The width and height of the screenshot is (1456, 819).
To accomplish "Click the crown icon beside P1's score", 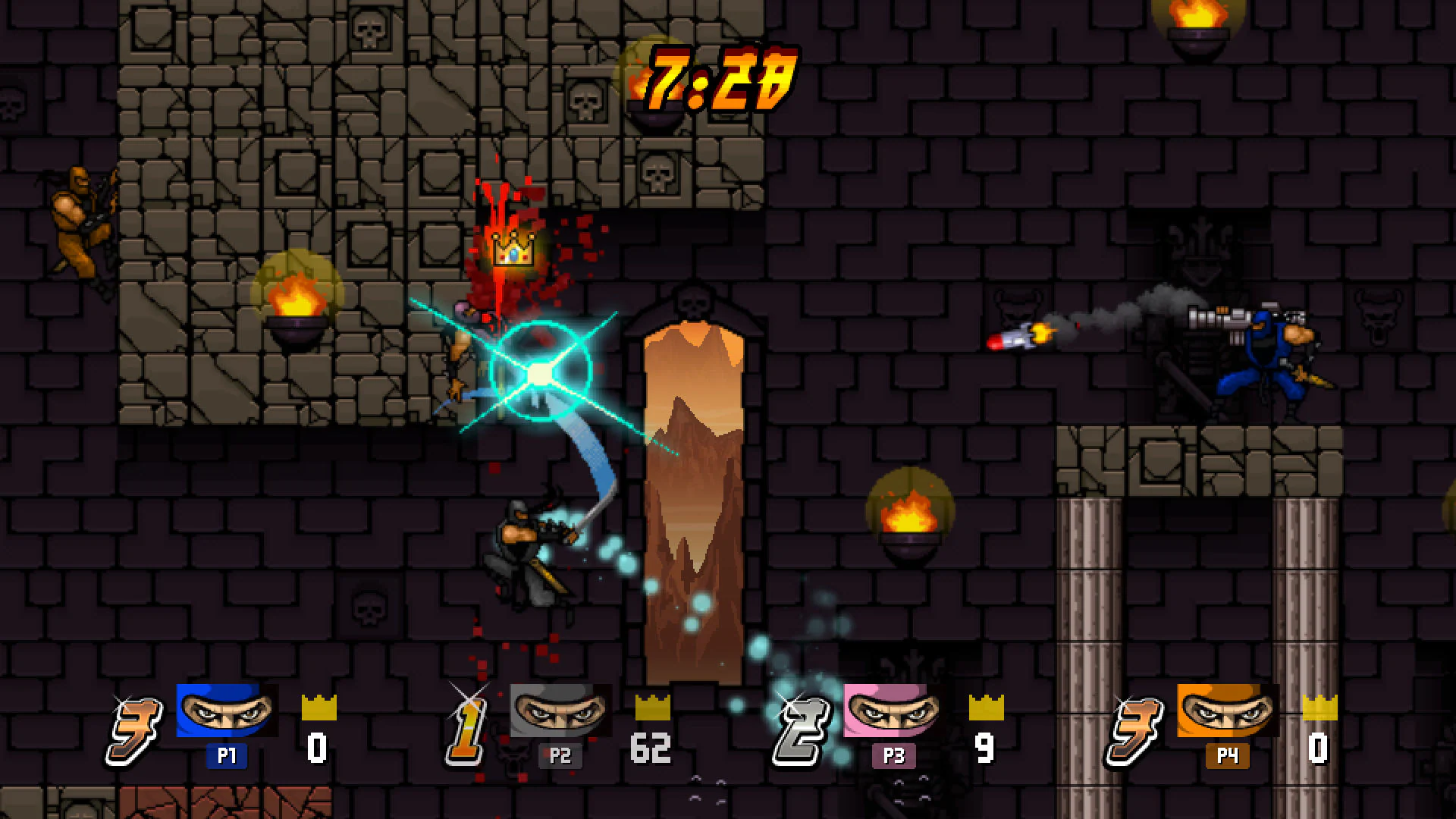I will (x=319, y=708).
